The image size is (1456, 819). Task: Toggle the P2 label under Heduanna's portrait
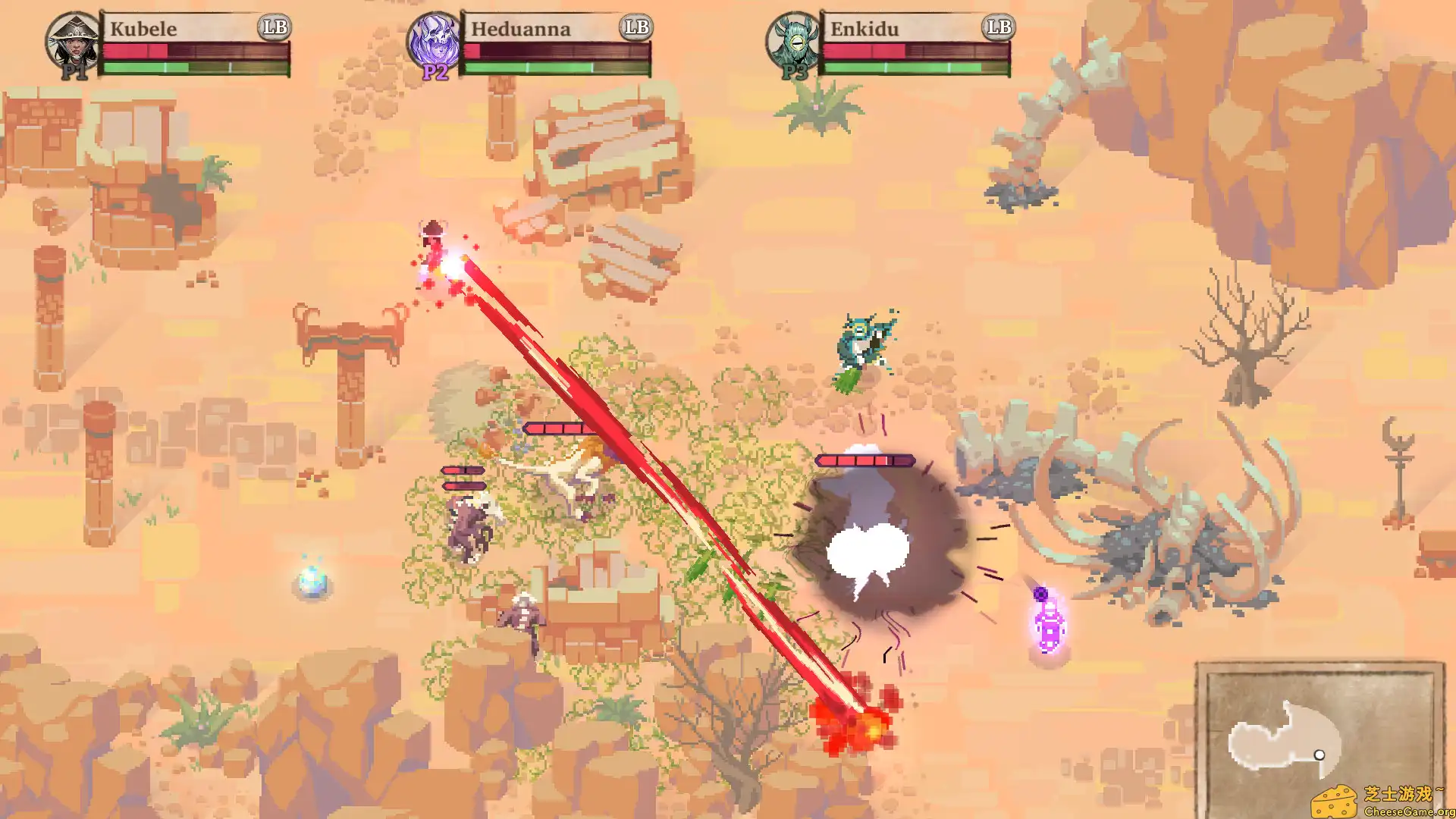point(435,74)
